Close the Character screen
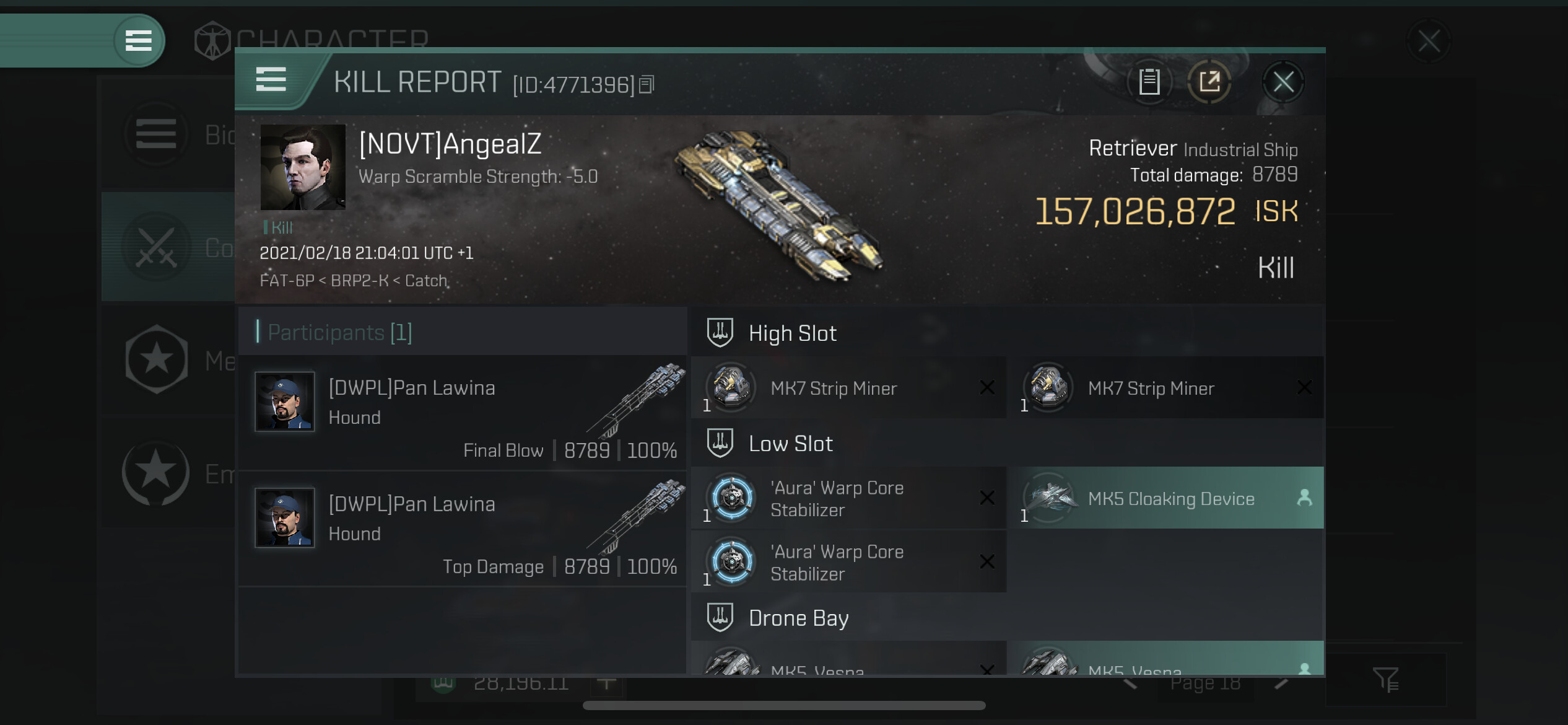This screenshot has width=1568, height=725. click(x=1429, y=42)
